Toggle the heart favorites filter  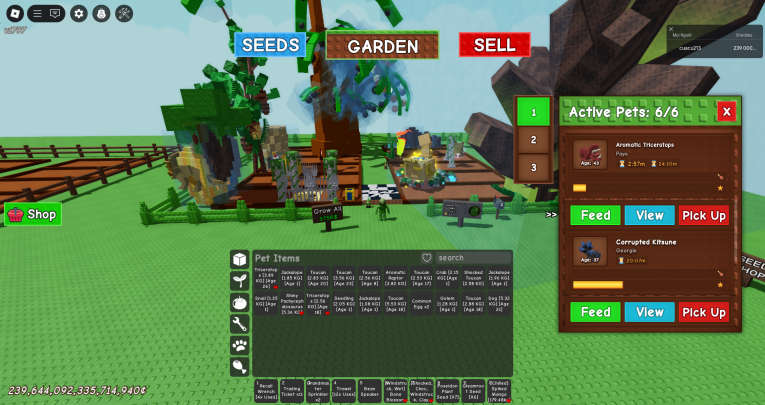pos(427,258)
